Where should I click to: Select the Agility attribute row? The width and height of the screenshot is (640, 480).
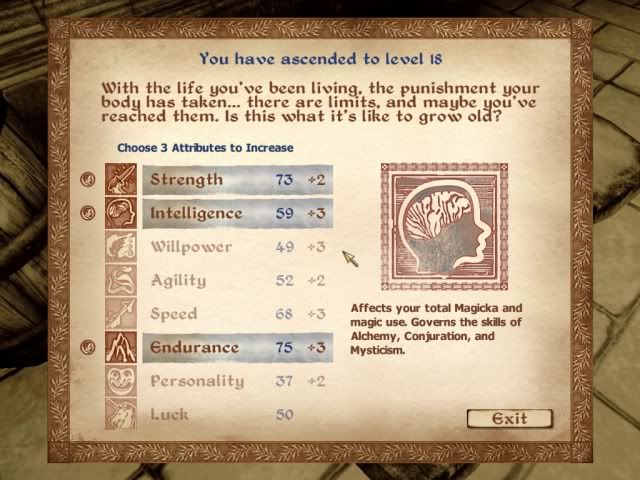pyautogui.click(x=240, y=281)
